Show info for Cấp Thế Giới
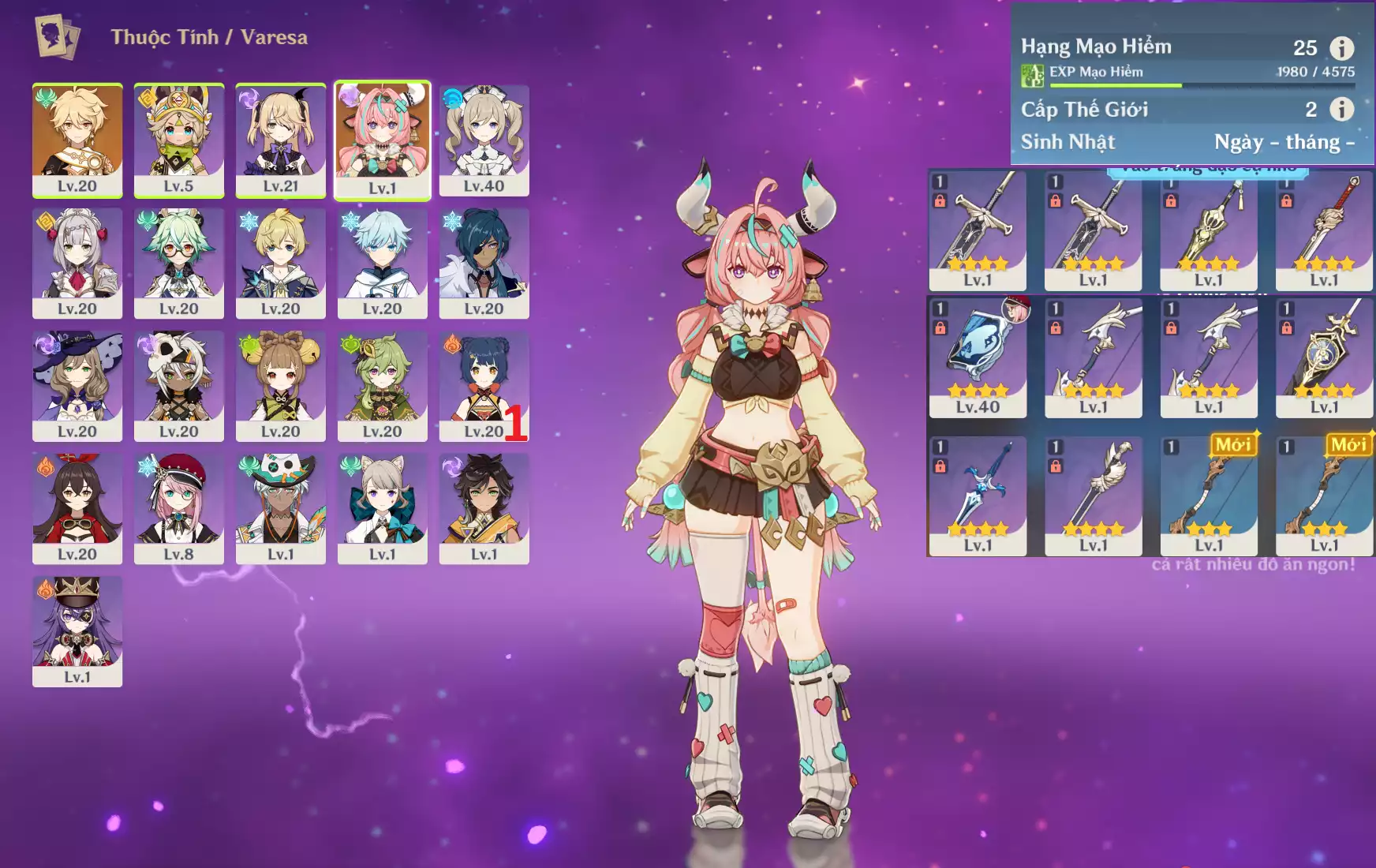1376x868 pixels. [1341, 109]
